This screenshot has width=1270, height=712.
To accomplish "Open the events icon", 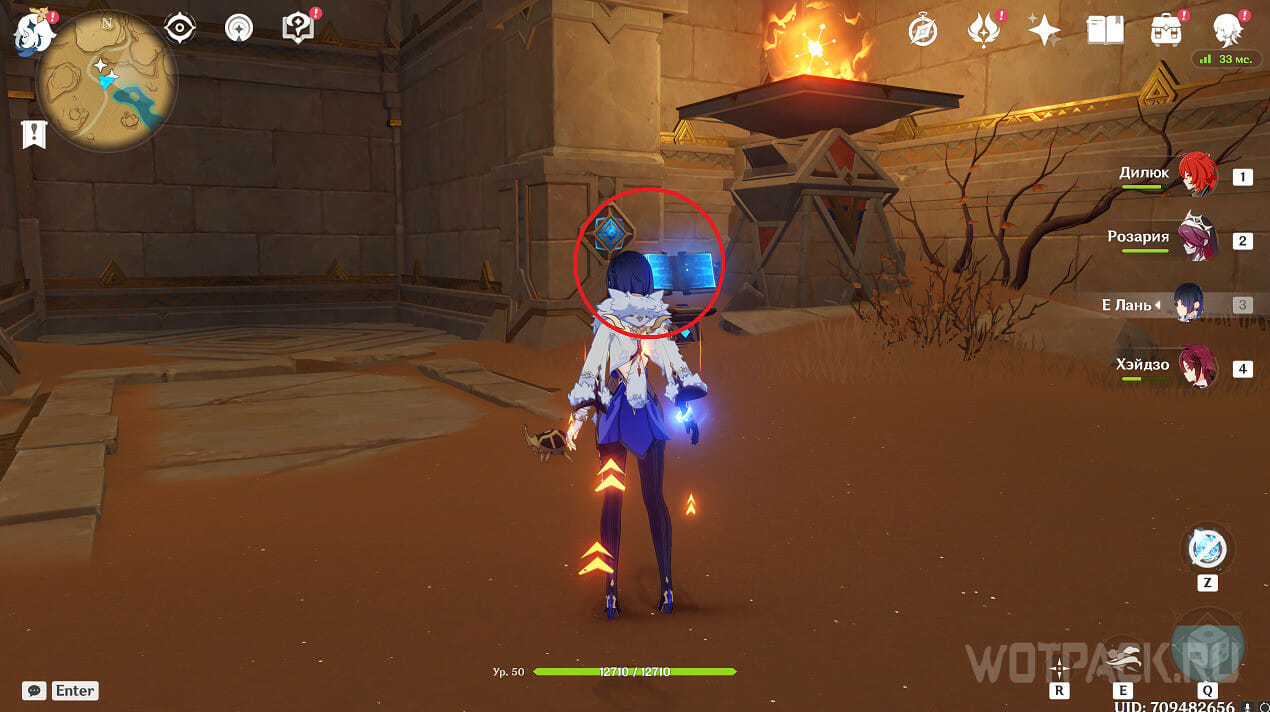I will click(984, 31).
